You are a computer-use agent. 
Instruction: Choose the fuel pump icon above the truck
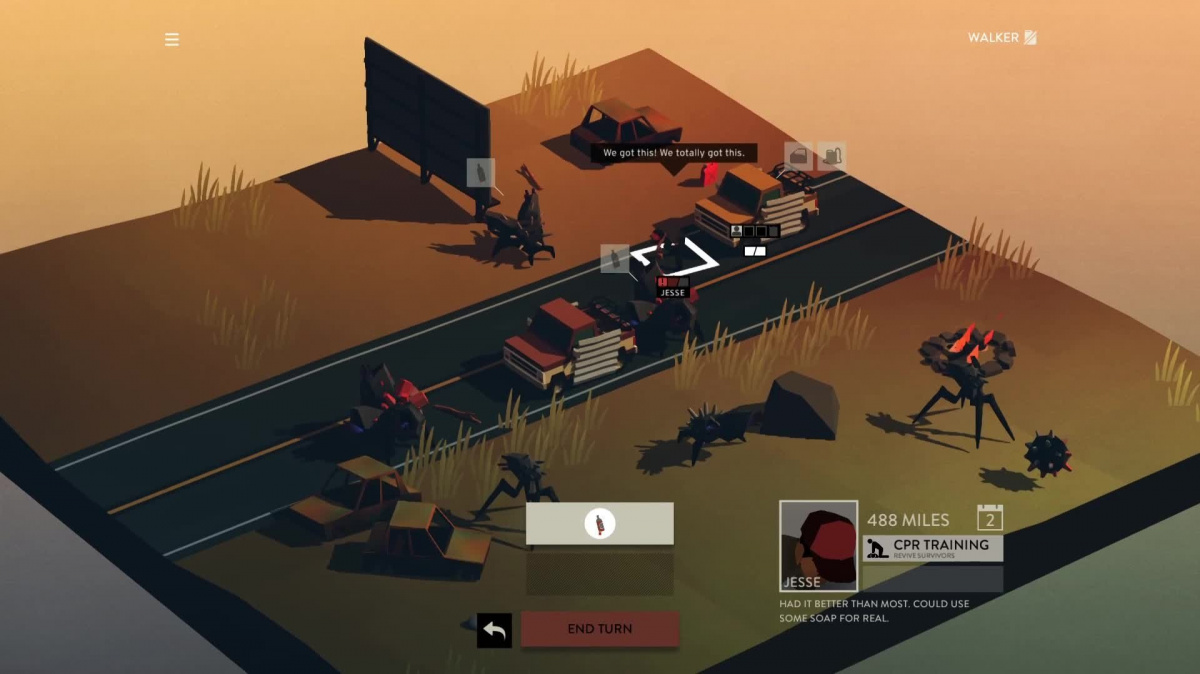click(832, 156)
